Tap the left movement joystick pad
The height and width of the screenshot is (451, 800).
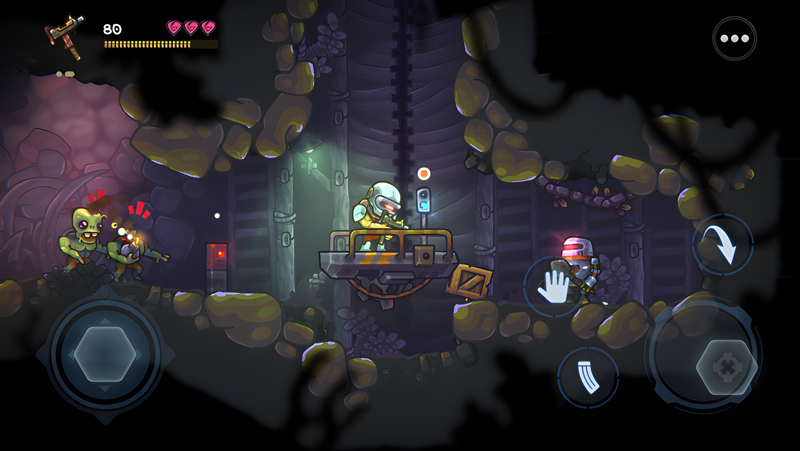[x=105, y=355]
